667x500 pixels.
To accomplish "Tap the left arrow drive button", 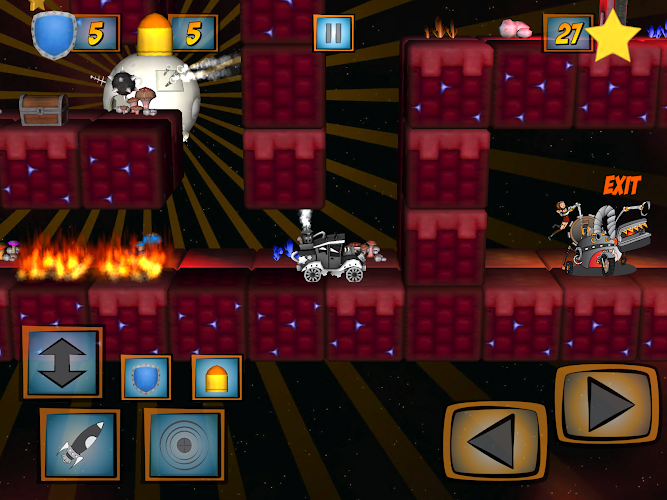I will pyautogui.click(x=495, y=440).
